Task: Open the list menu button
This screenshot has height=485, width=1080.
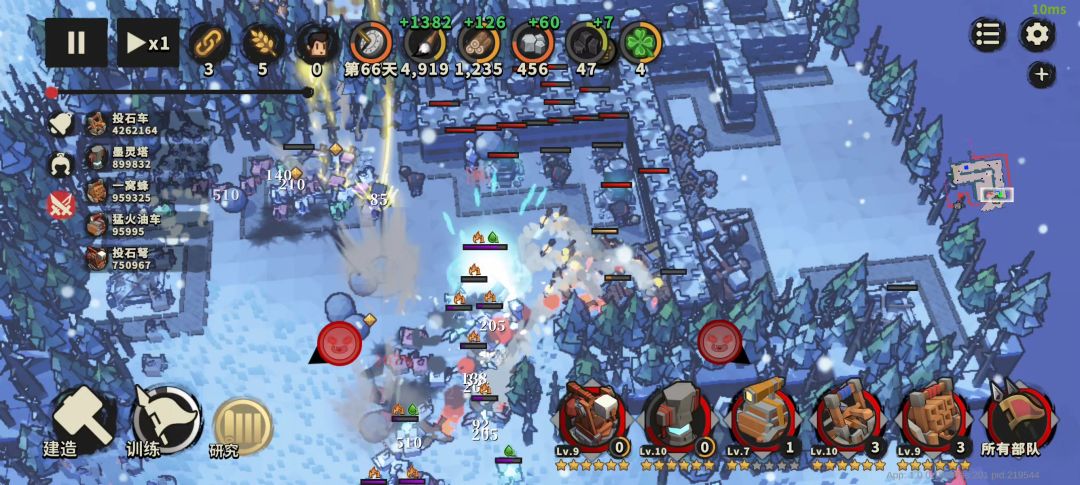Action: pos(987,35)
